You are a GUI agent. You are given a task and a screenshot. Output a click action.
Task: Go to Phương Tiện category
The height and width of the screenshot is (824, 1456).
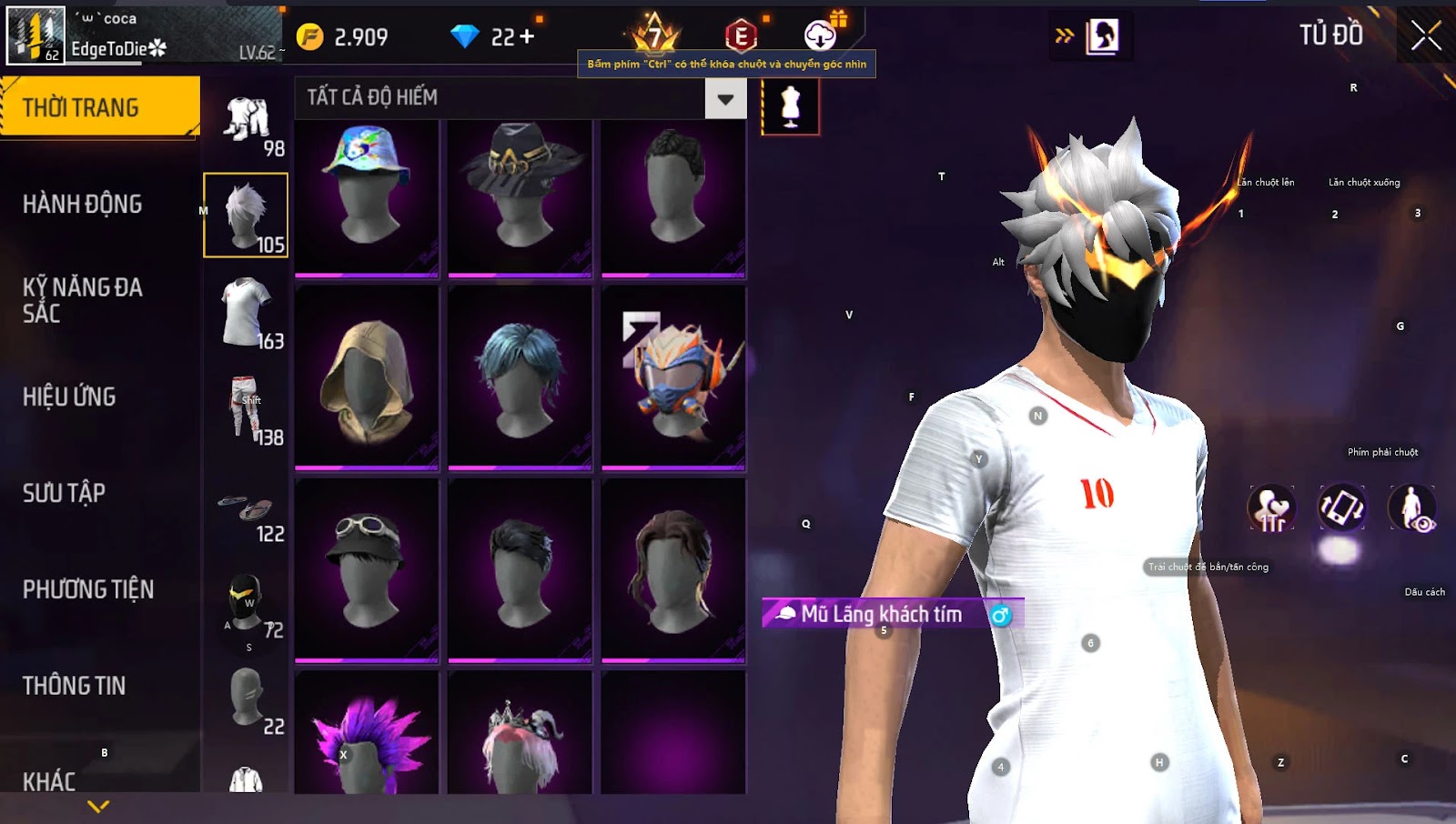(x=88, y=589)
